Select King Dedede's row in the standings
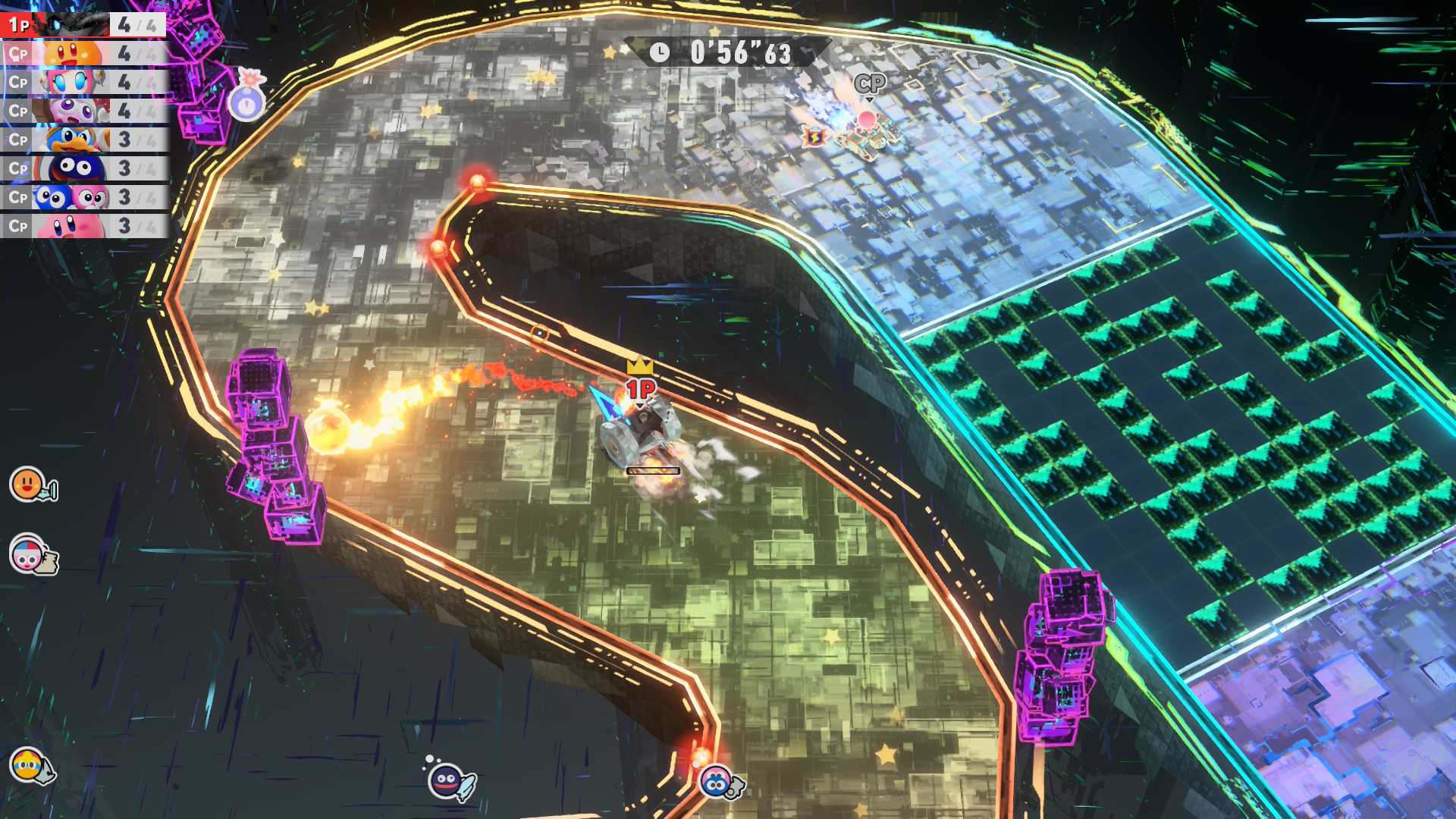Screen dimensions: 1456x819 coord(83,140)
